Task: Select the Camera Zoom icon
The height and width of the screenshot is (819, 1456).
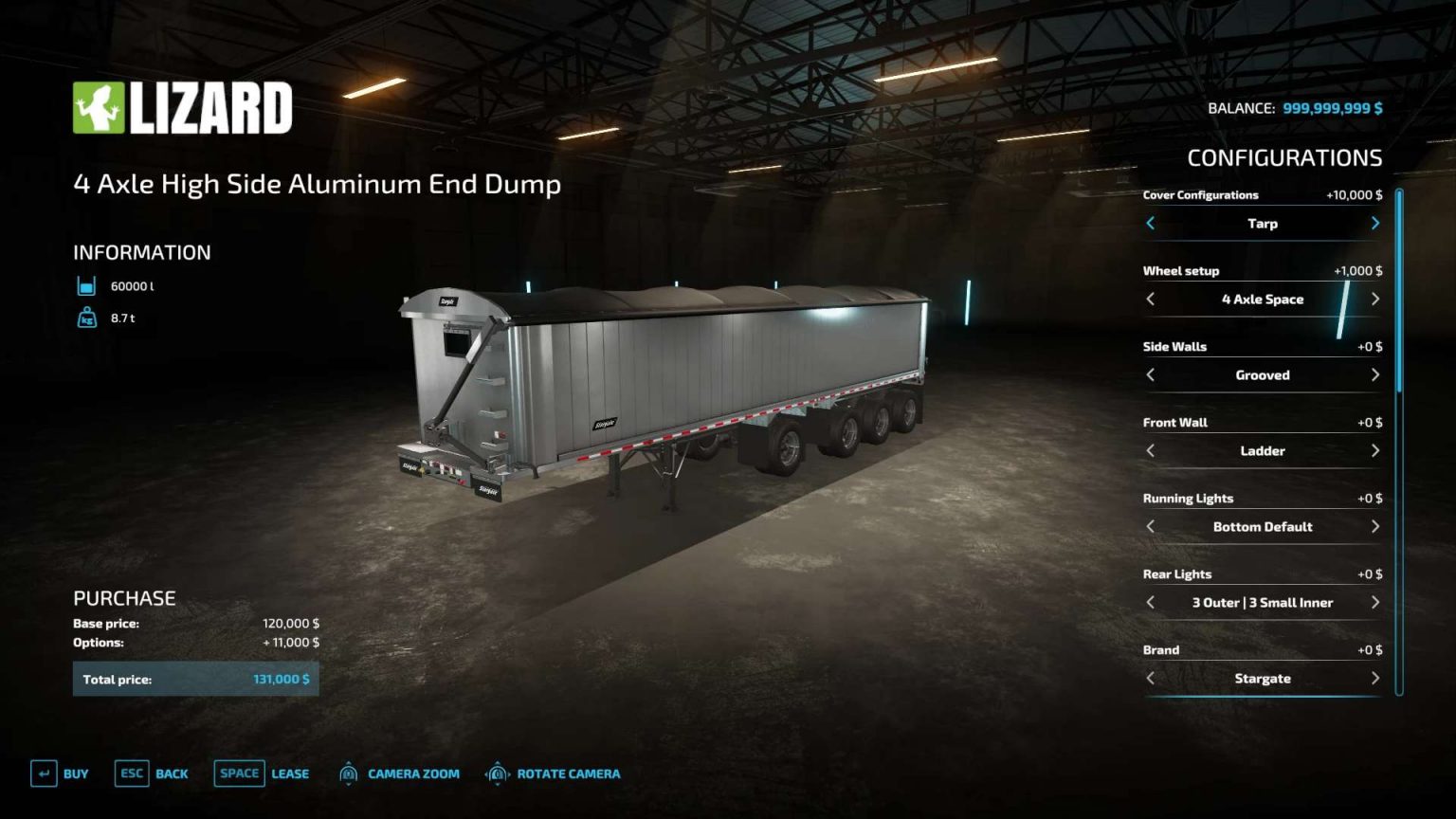Action: click(x=348, y=773)
